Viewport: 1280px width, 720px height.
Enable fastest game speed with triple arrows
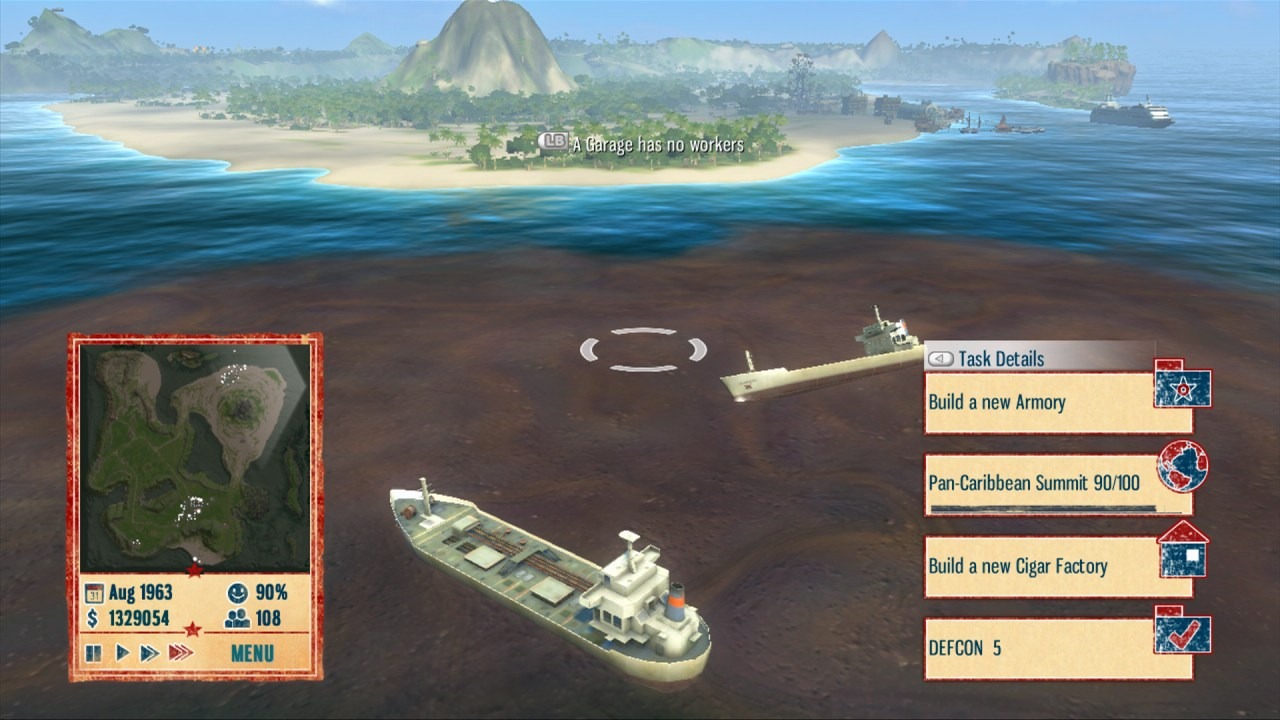pos(181,654)
